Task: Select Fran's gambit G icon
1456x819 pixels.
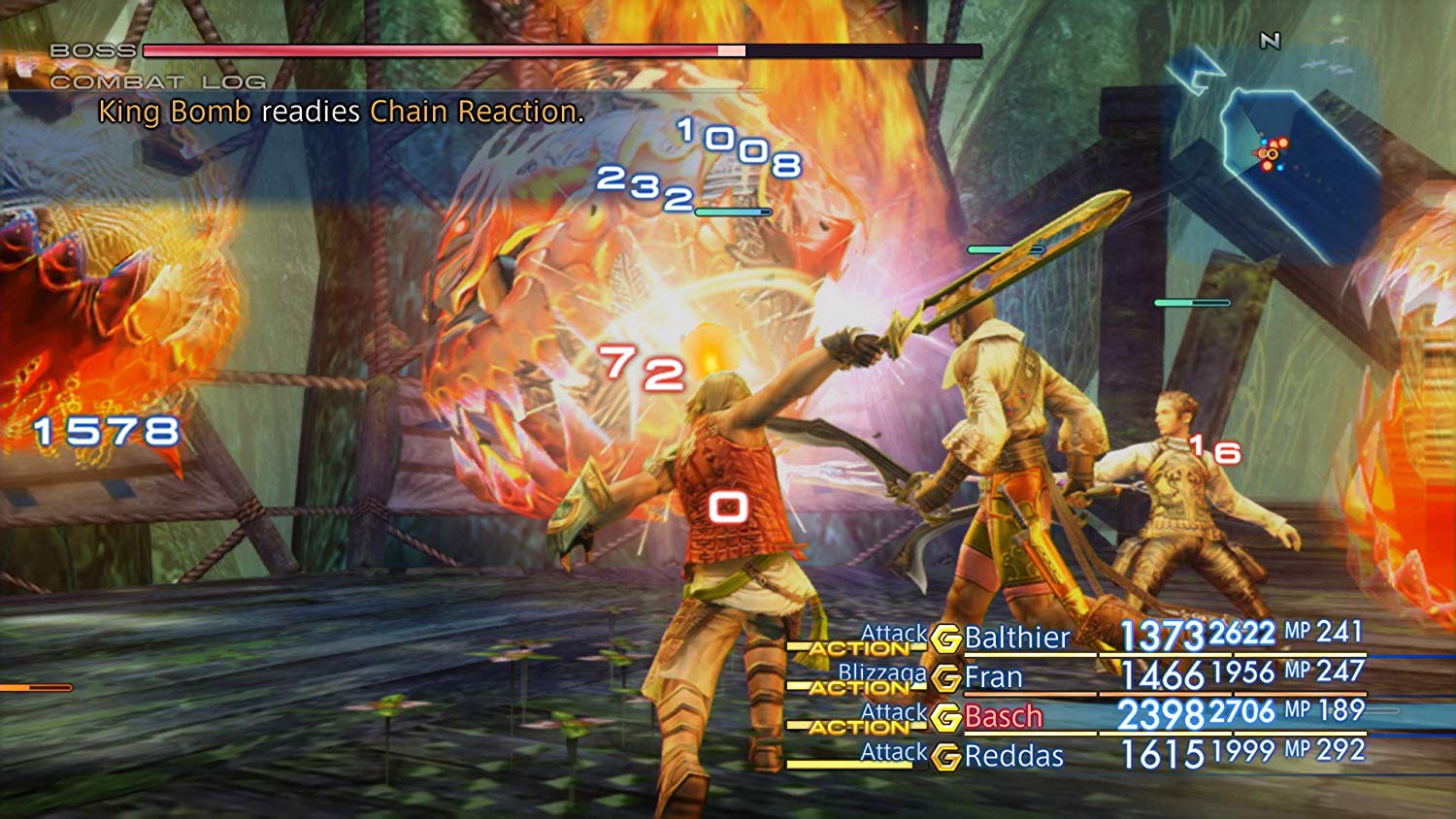Action: tap(945, 678)
